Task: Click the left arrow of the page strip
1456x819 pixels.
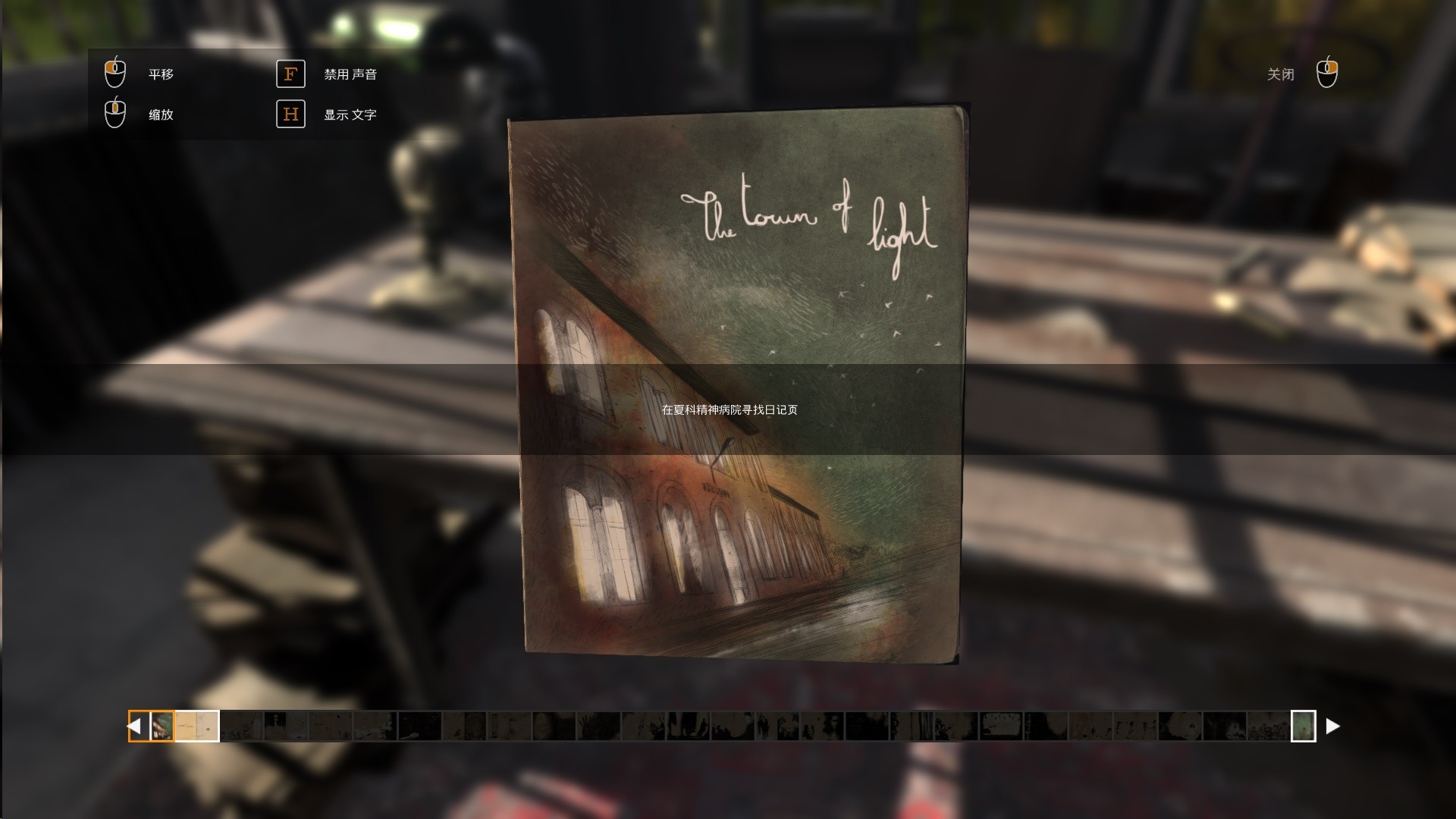Action: tap(136, 726)
